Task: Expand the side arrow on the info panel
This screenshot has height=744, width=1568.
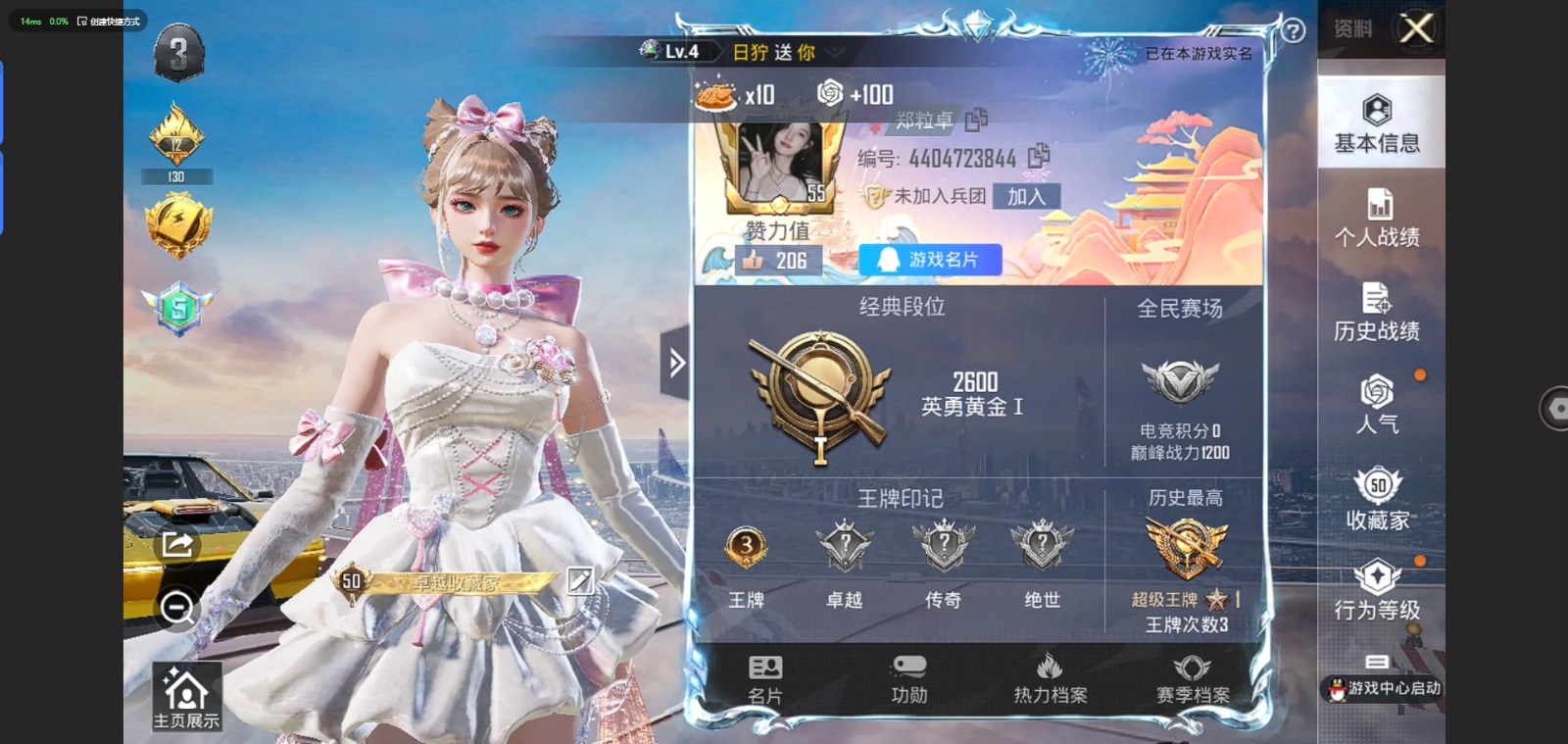Action: pyautogui.click(x=676, y=364)
